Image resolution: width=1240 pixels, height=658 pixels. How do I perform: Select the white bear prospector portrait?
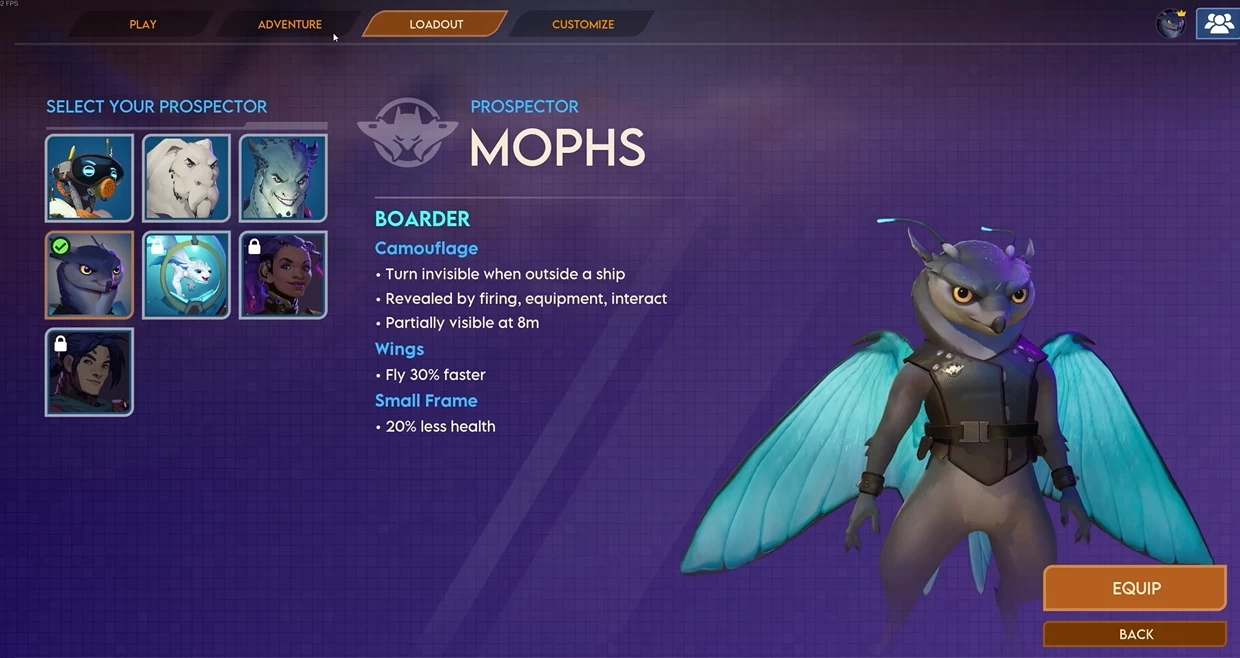click(186, 178)
